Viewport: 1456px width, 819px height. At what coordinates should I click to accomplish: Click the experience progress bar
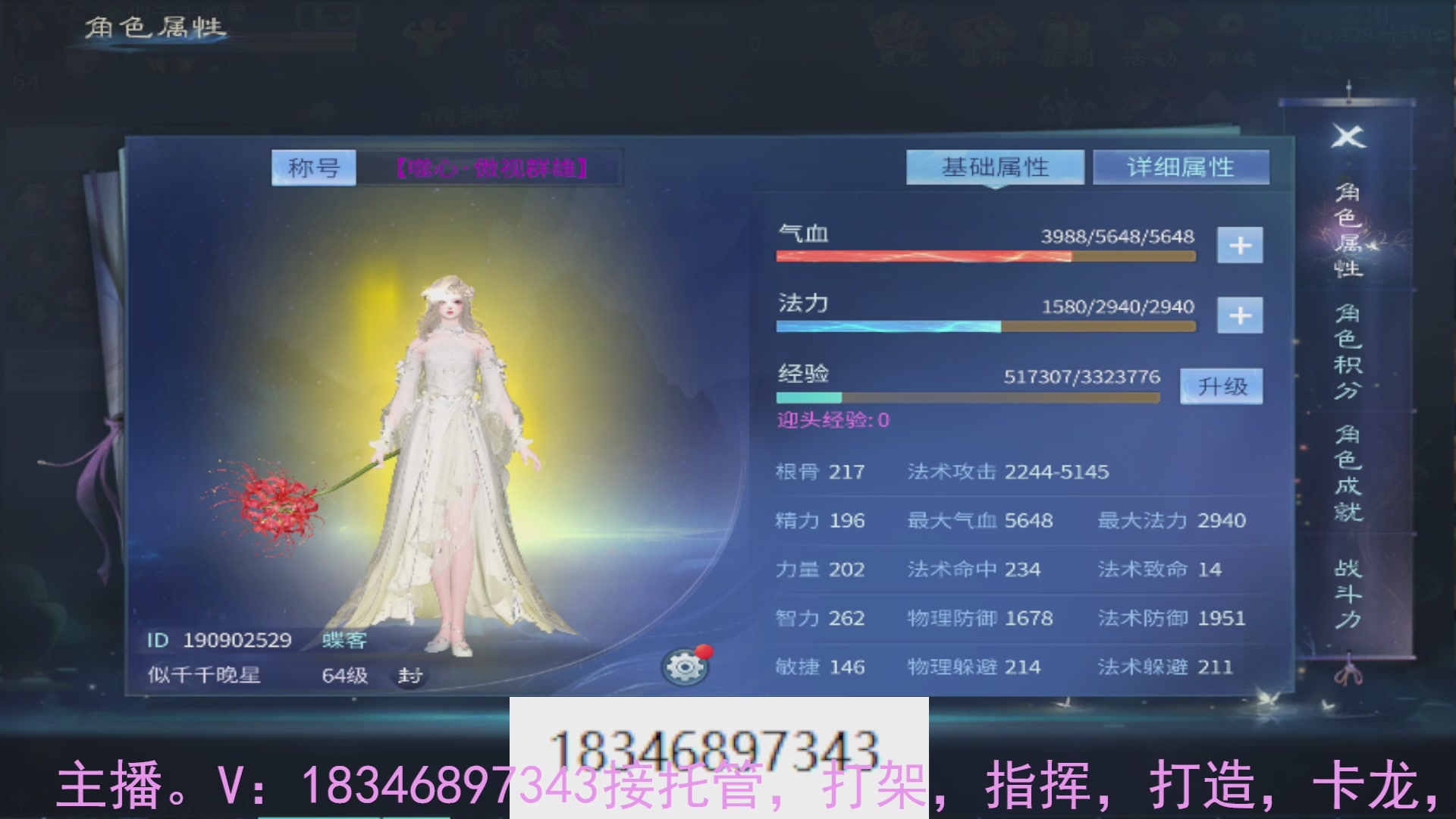(967, 396)
